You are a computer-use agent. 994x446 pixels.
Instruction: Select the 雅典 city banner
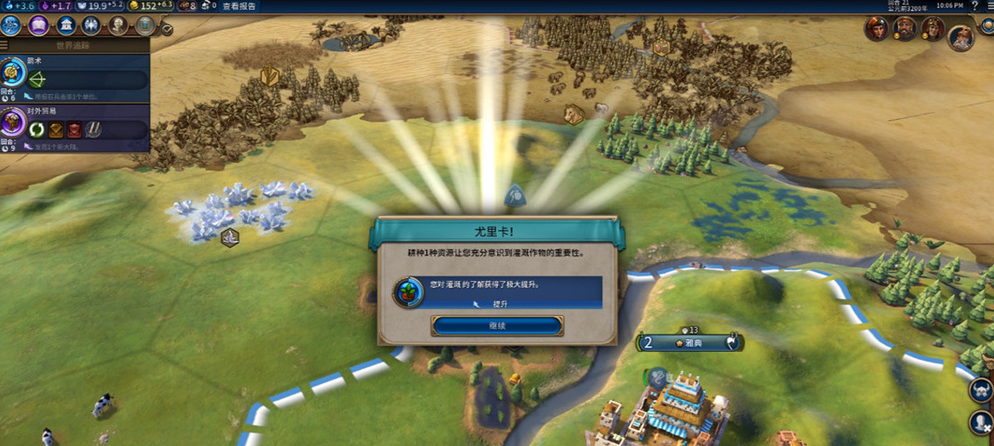[x=688, y=343]
